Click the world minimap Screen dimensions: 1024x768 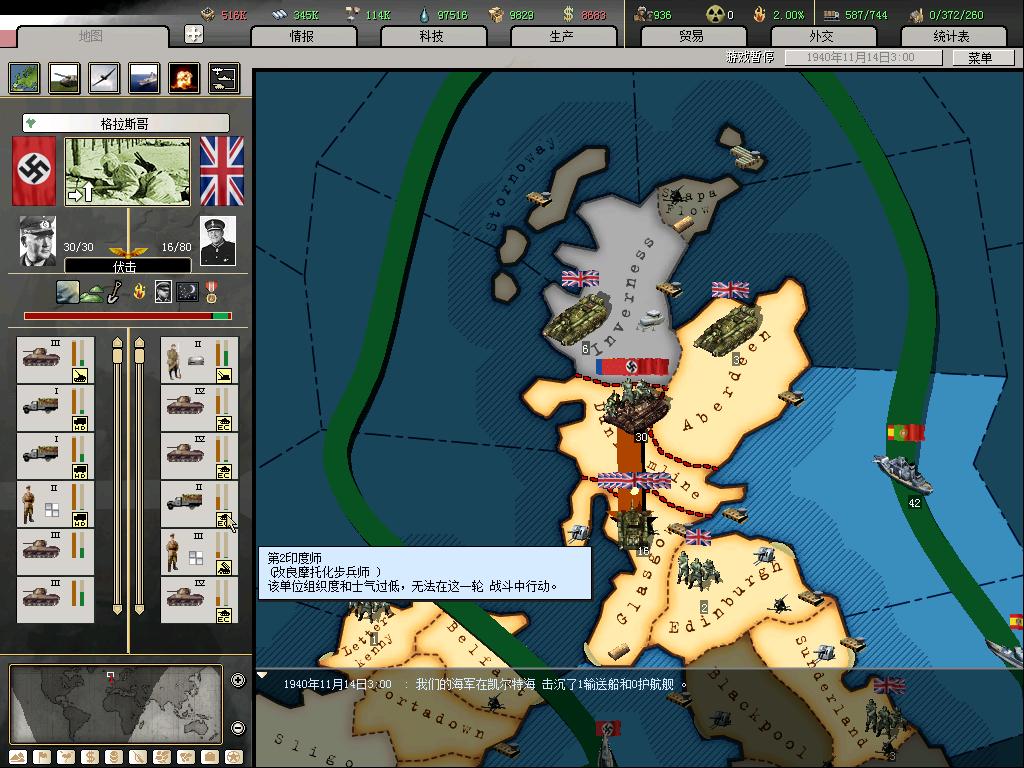tap(115, 704)
